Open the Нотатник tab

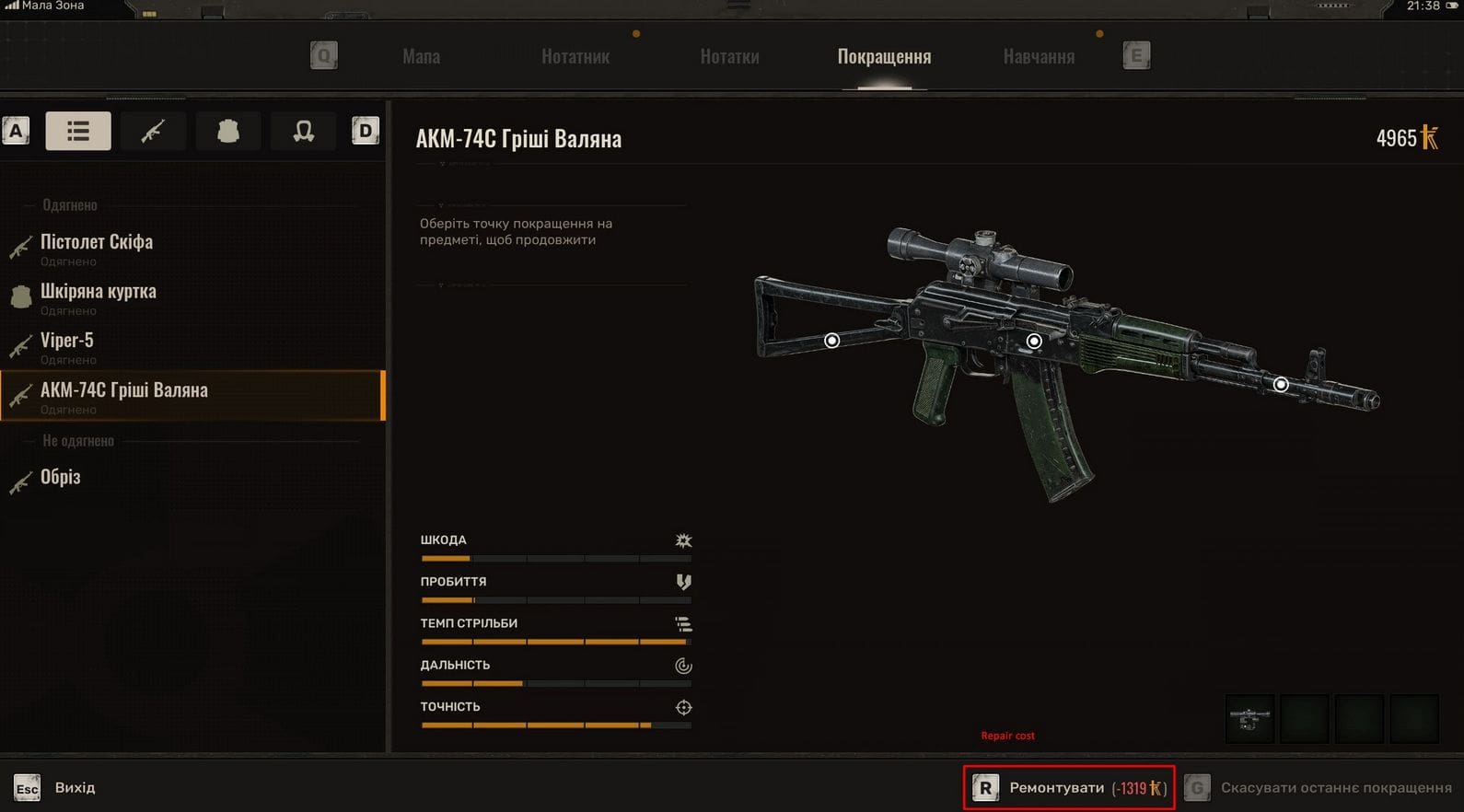[575, 57]
